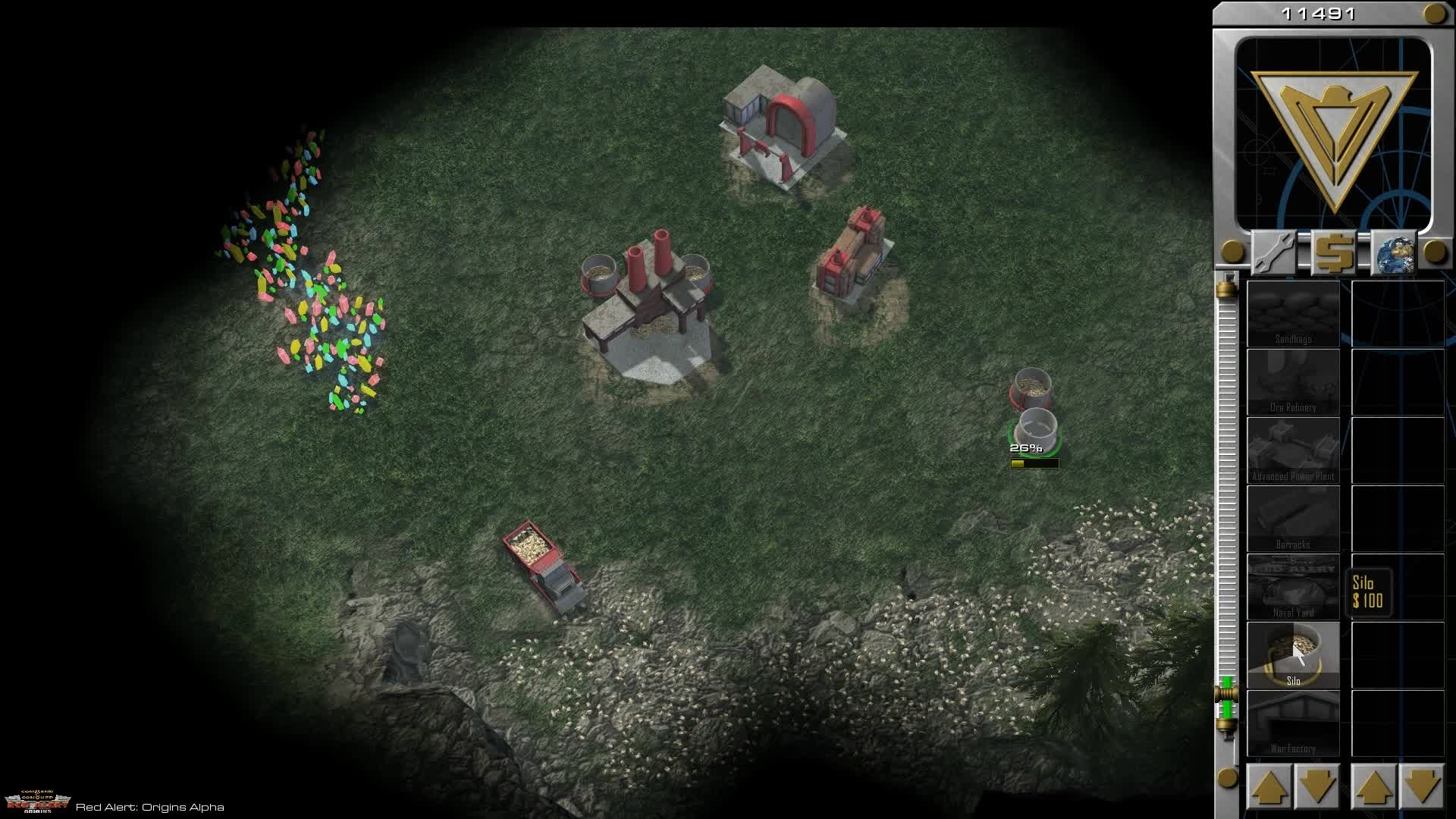Select the Ore Refinery build icon

click(x=1293, y=381)
